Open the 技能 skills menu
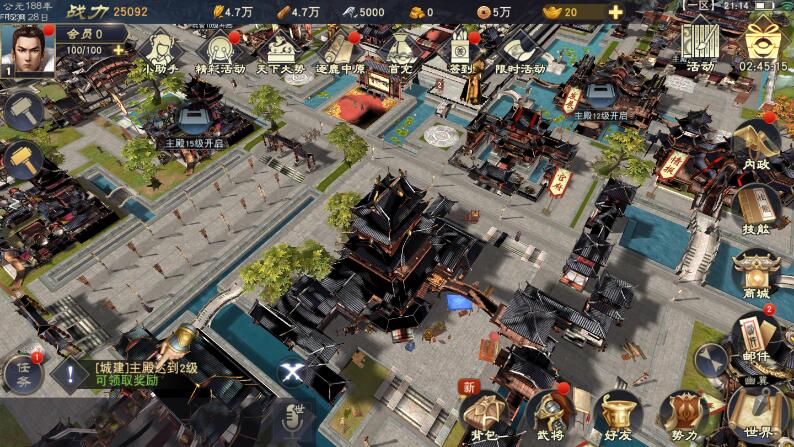 coord(757,208)
